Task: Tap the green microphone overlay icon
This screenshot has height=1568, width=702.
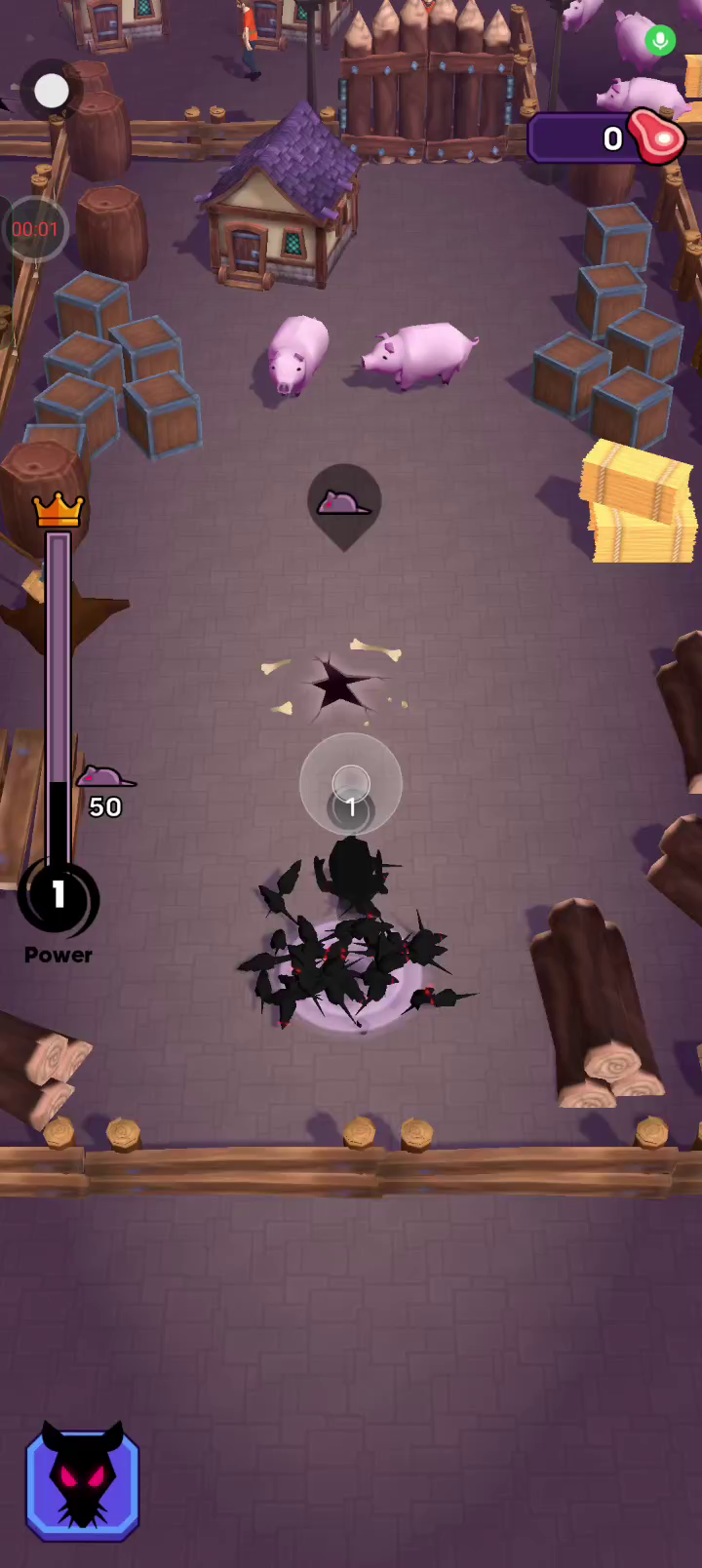Action: click(x=660, y=41)
